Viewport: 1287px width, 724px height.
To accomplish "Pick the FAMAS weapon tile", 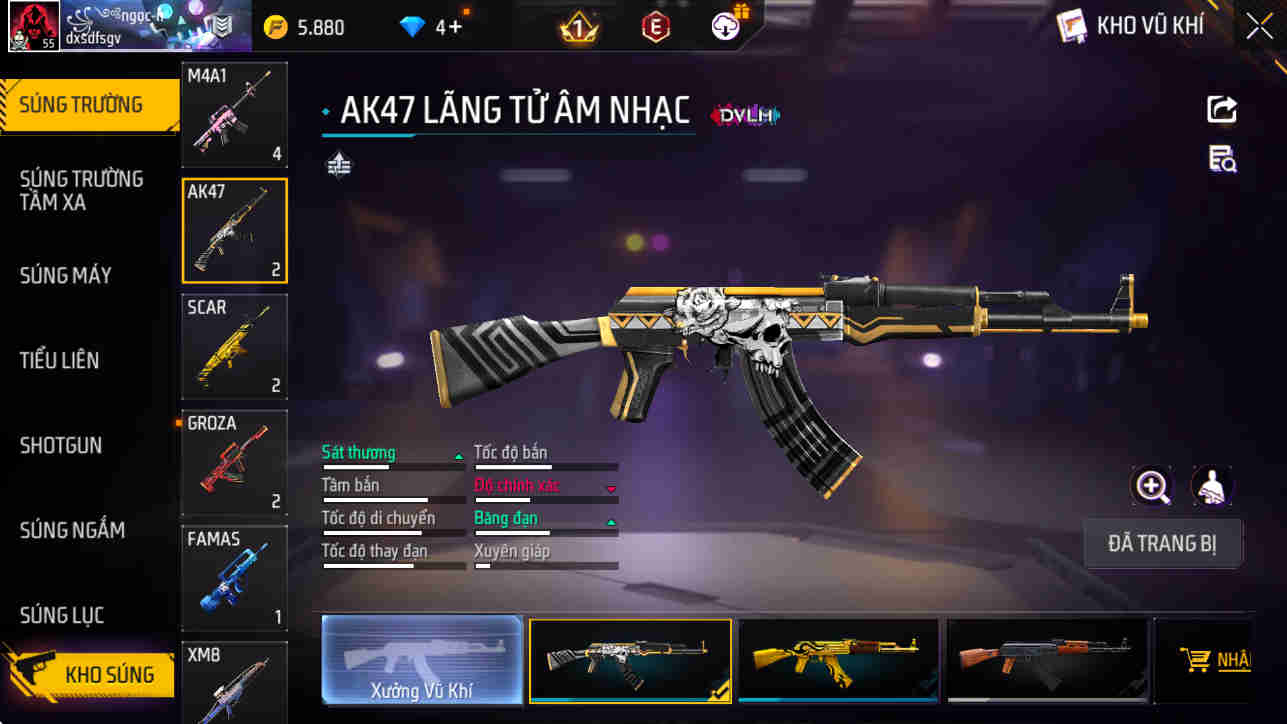I will pyautogui.click(x=234, y=578).
